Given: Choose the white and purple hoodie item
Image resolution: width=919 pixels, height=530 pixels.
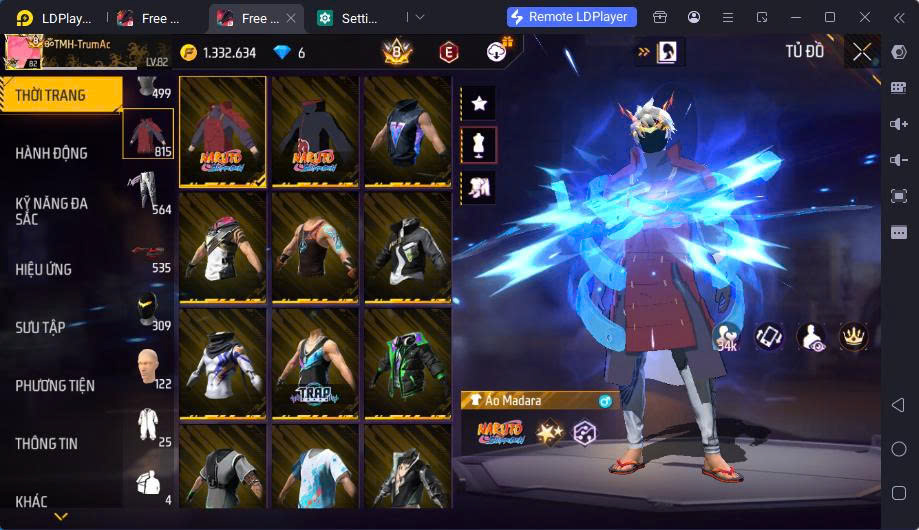Looking at the screenshot, I should pos(222,363).
